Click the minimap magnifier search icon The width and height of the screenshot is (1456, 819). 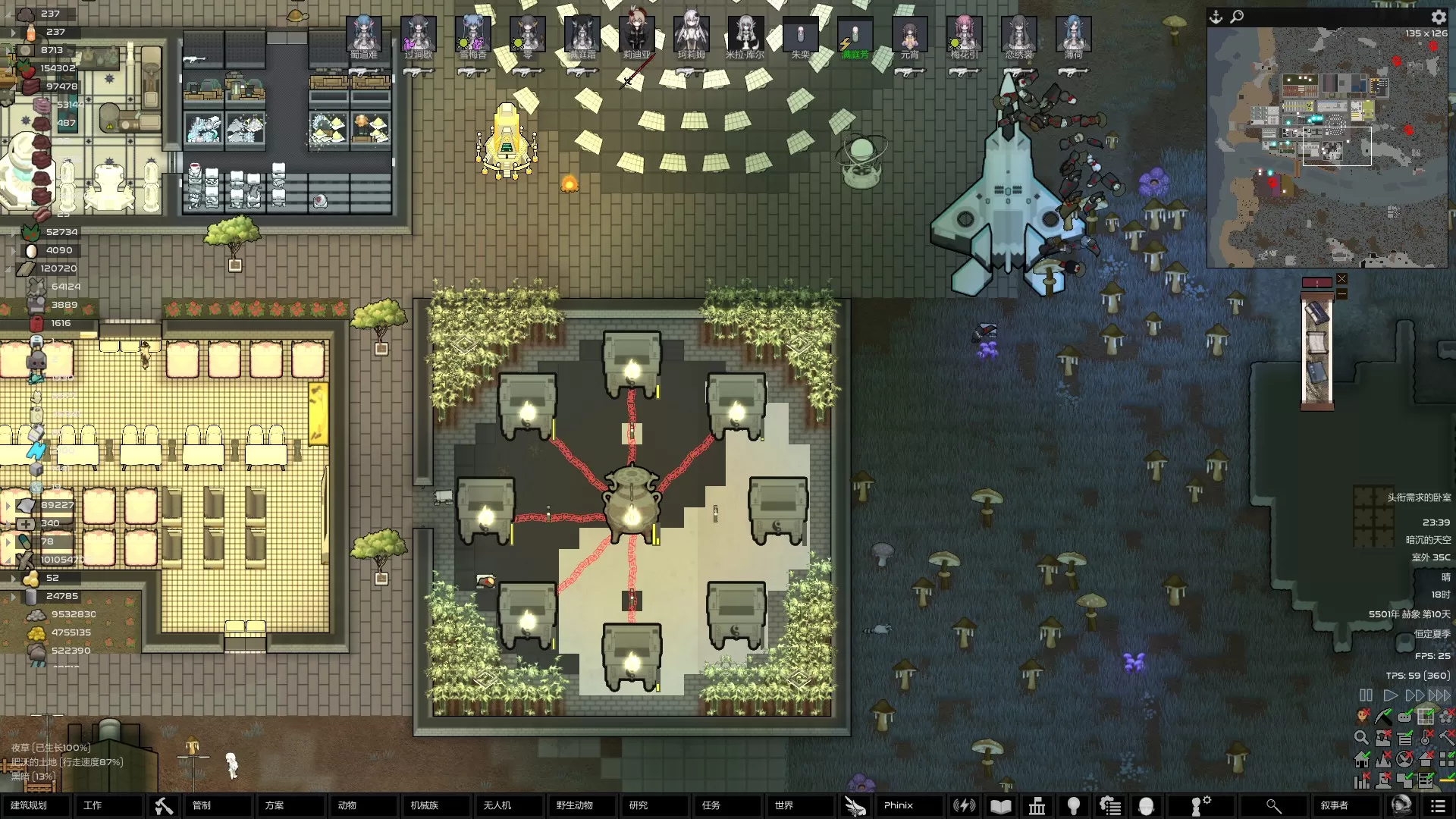(x=1237, y=17)
